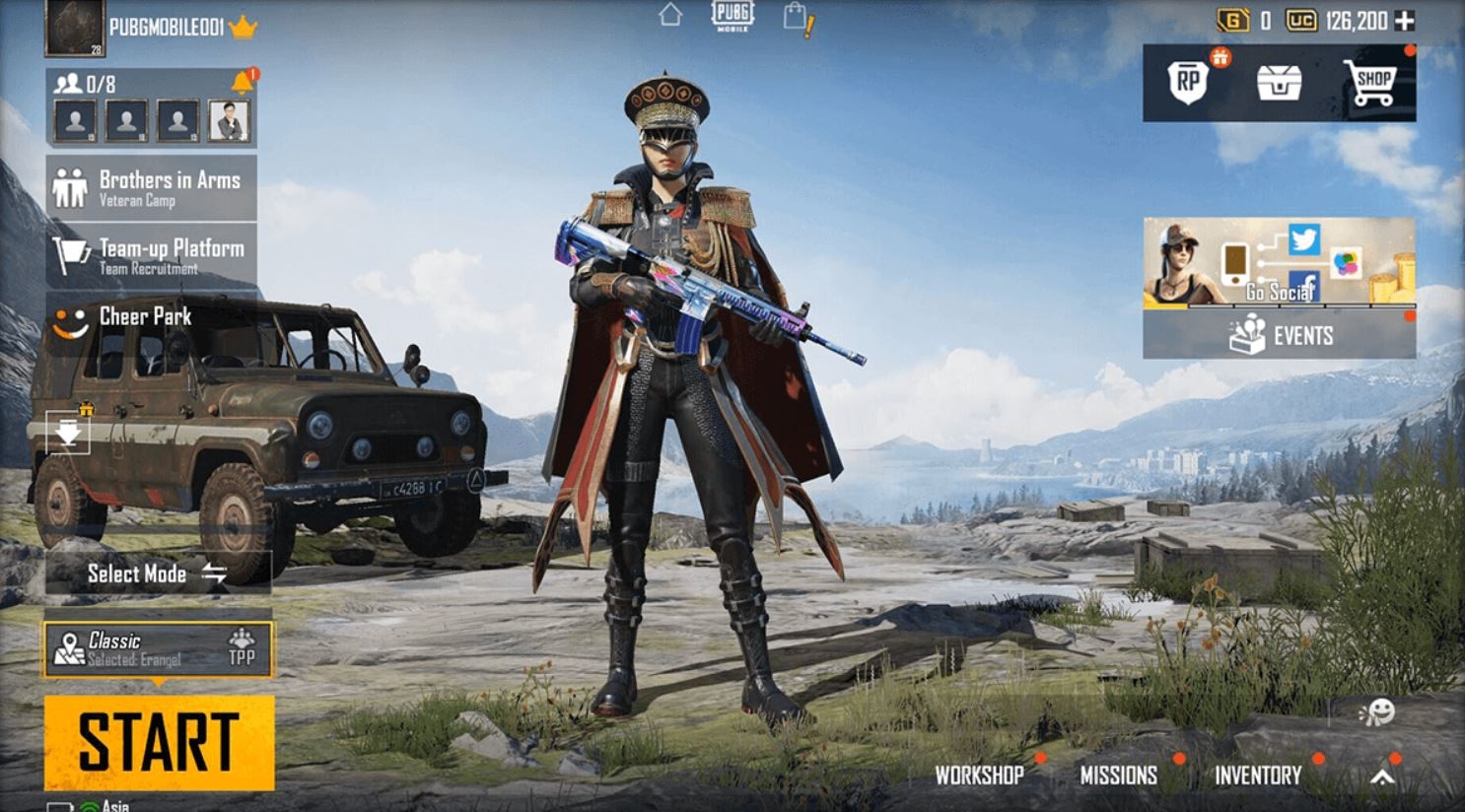The width and height of the screenshot is (1465, 812).
Task: Open the RP (Royale Pass) panel
Action: point(1189,81)
